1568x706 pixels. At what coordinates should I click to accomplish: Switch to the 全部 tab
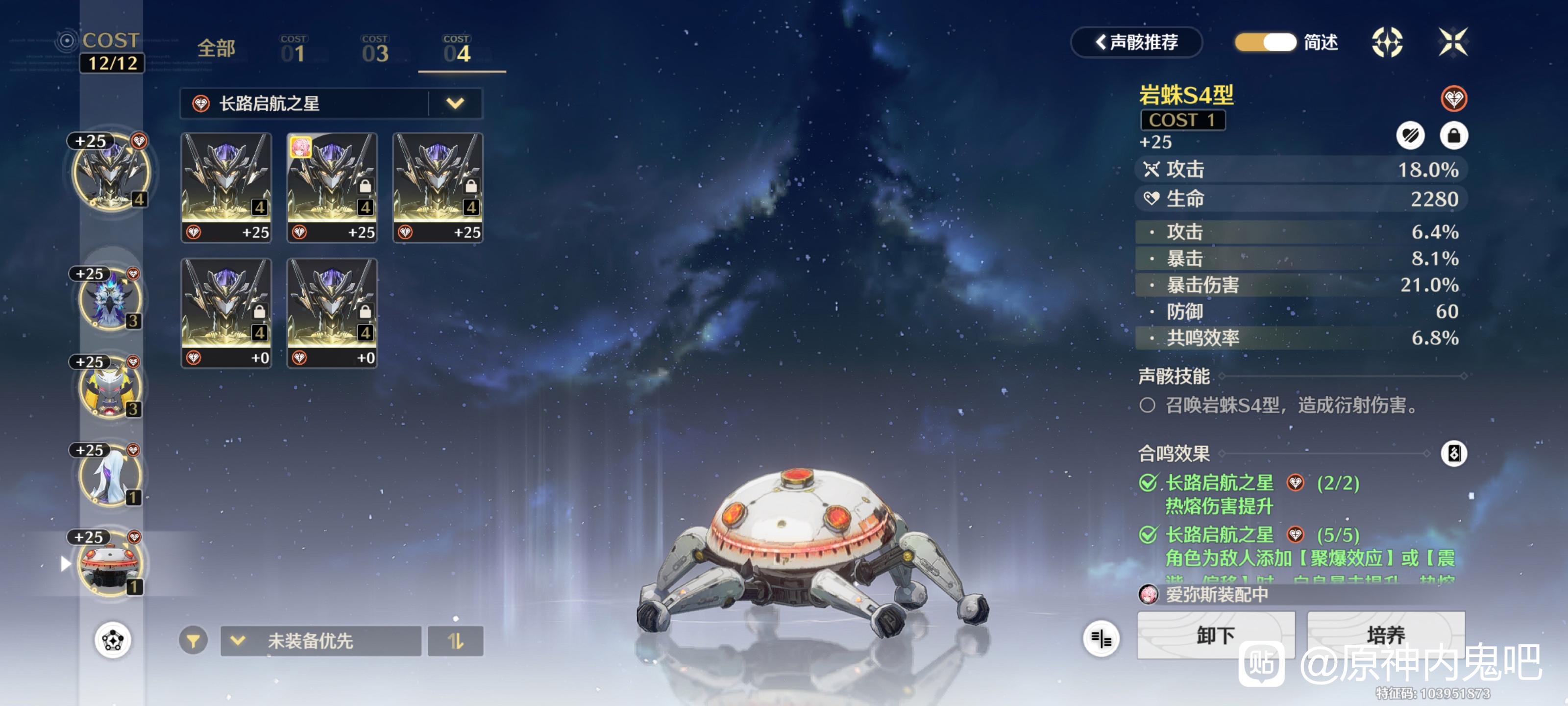(x=216, y=49)
